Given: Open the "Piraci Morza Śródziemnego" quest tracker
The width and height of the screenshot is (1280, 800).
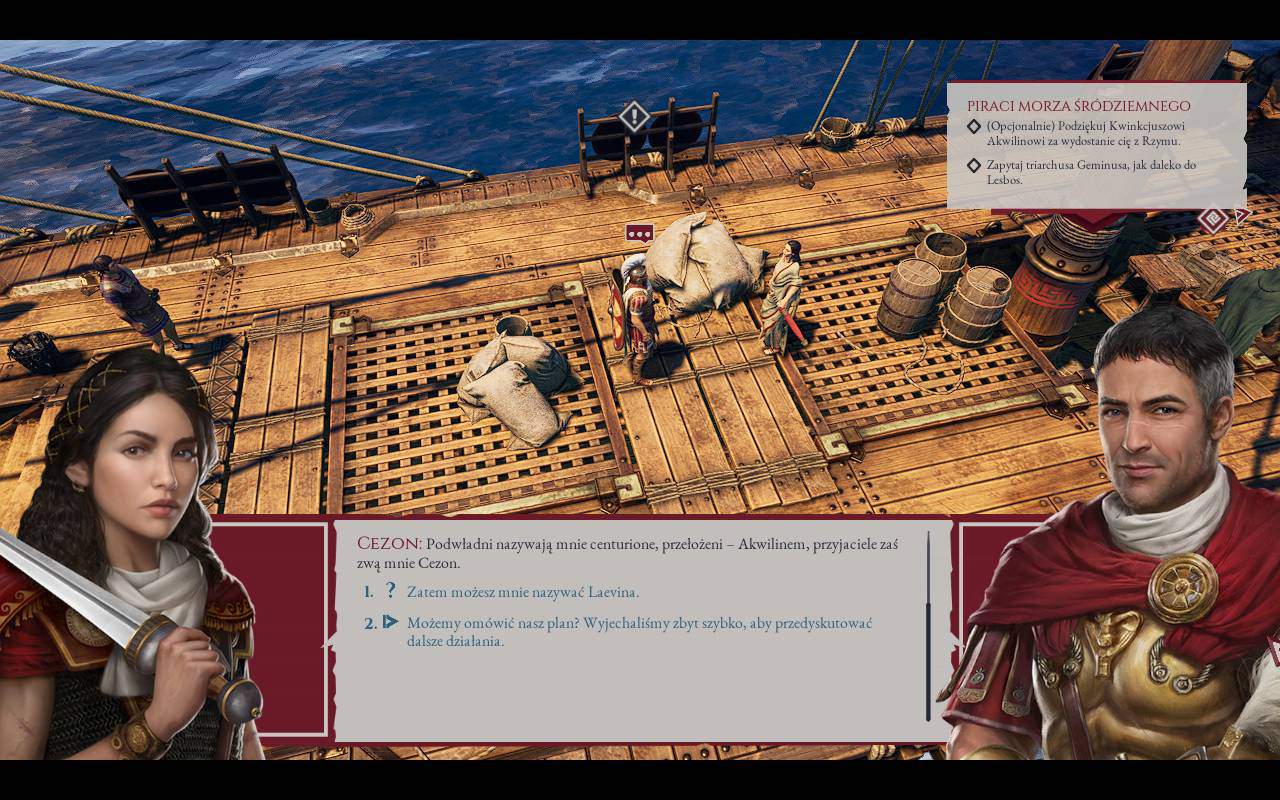Looking at the screenshot, I should click(x=1078, y=106).
